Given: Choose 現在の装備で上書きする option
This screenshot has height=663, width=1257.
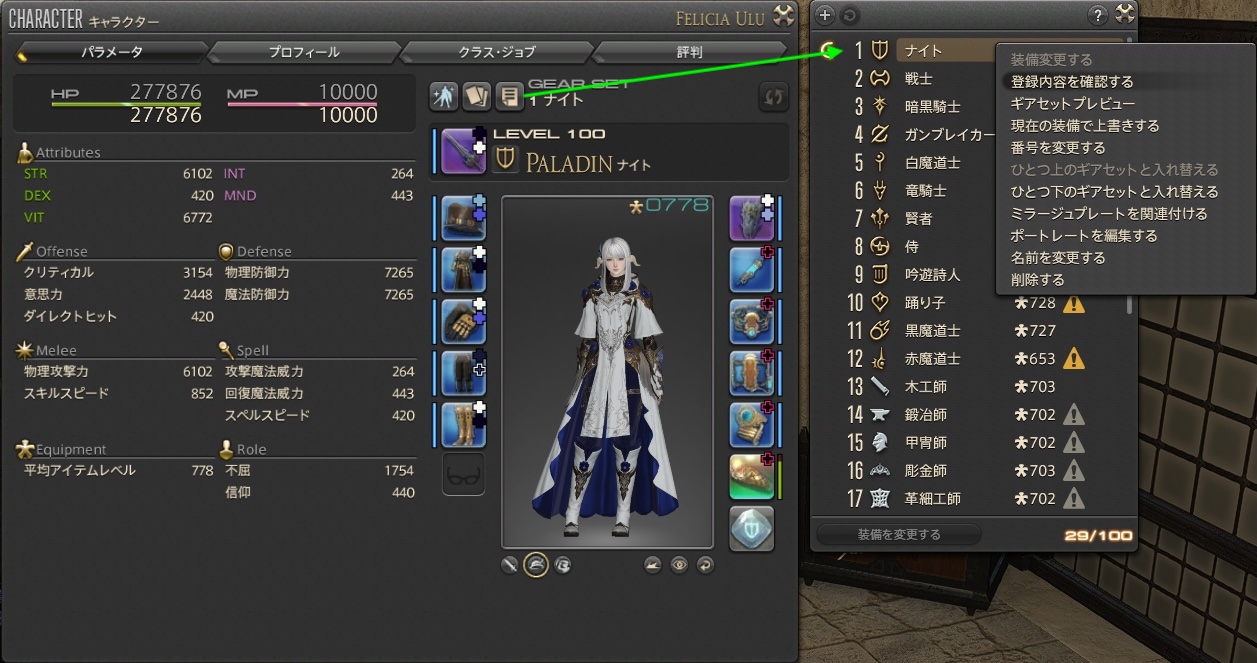Looking at the screenshot, I should pyautogui.click(x=1085, y=126).
